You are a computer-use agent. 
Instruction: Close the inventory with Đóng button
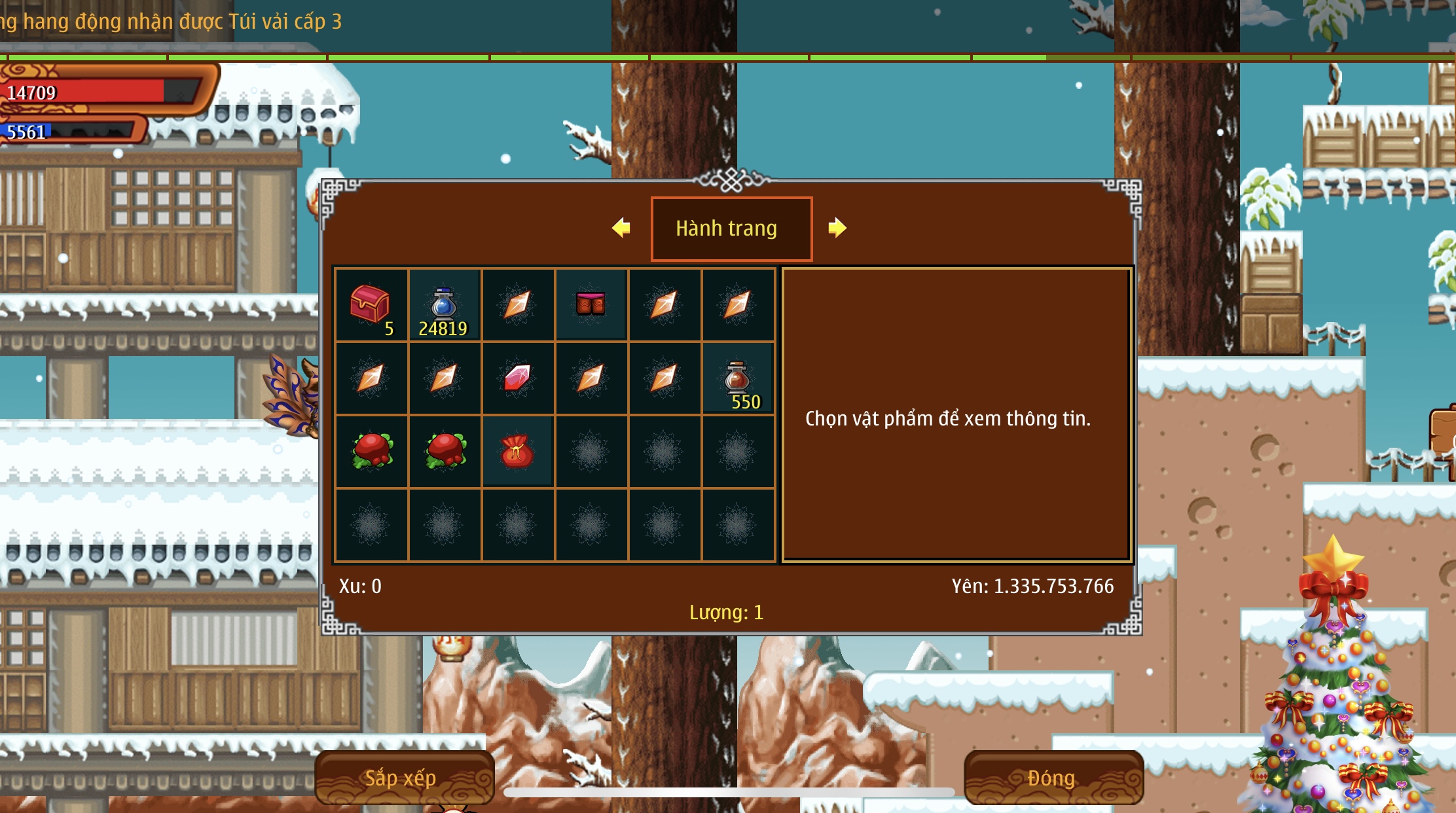tap(1052, 778)
